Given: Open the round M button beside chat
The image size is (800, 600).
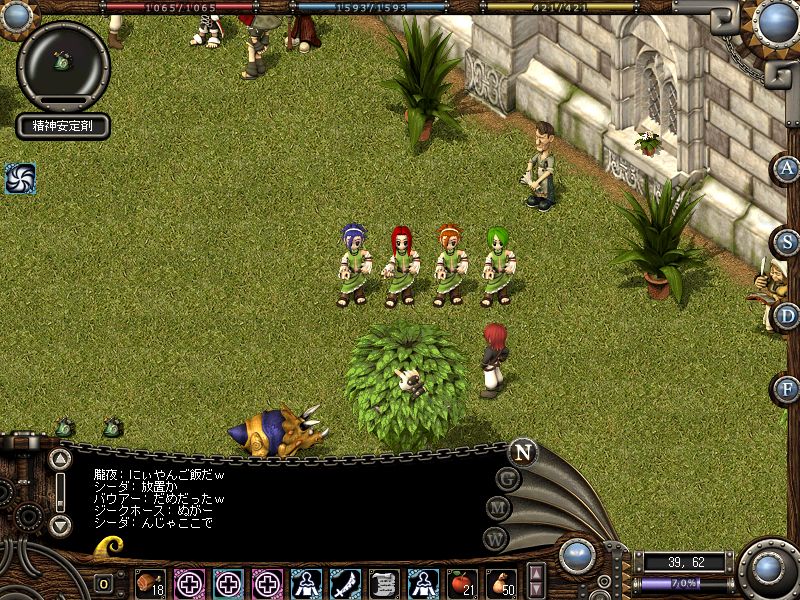Looking at the screenshot, I should pyautogui.click(x=499, y=508).
